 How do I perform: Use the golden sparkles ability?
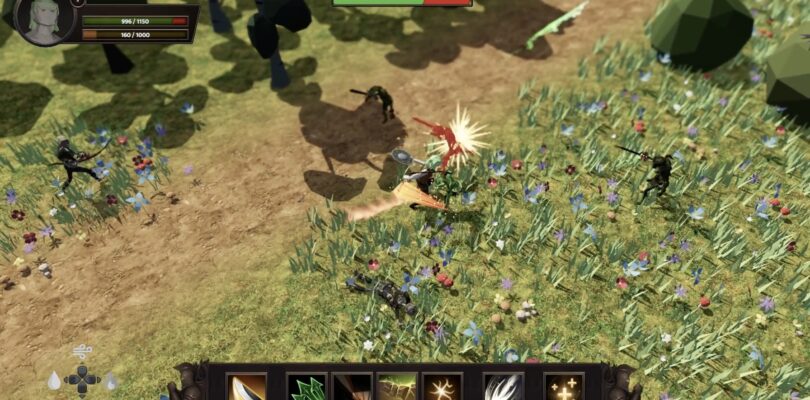(x=563, y=387)
